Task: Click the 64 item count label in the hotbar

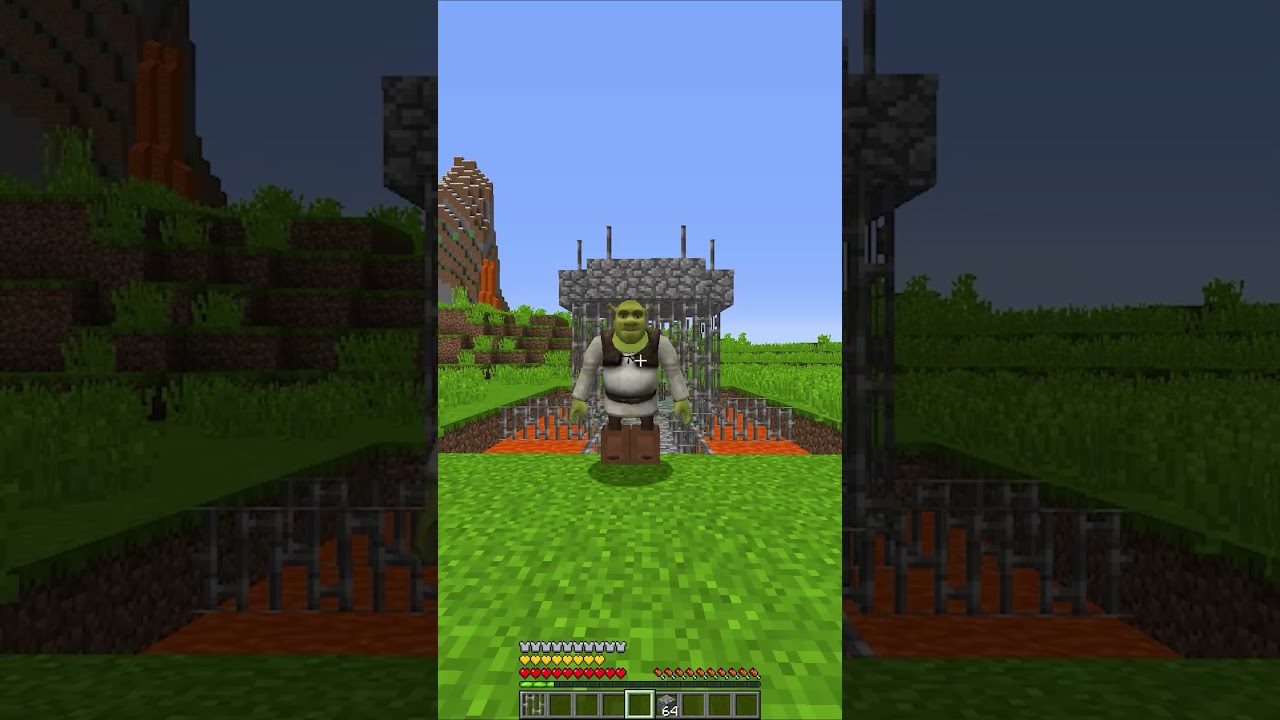Action: click(670, 710)
